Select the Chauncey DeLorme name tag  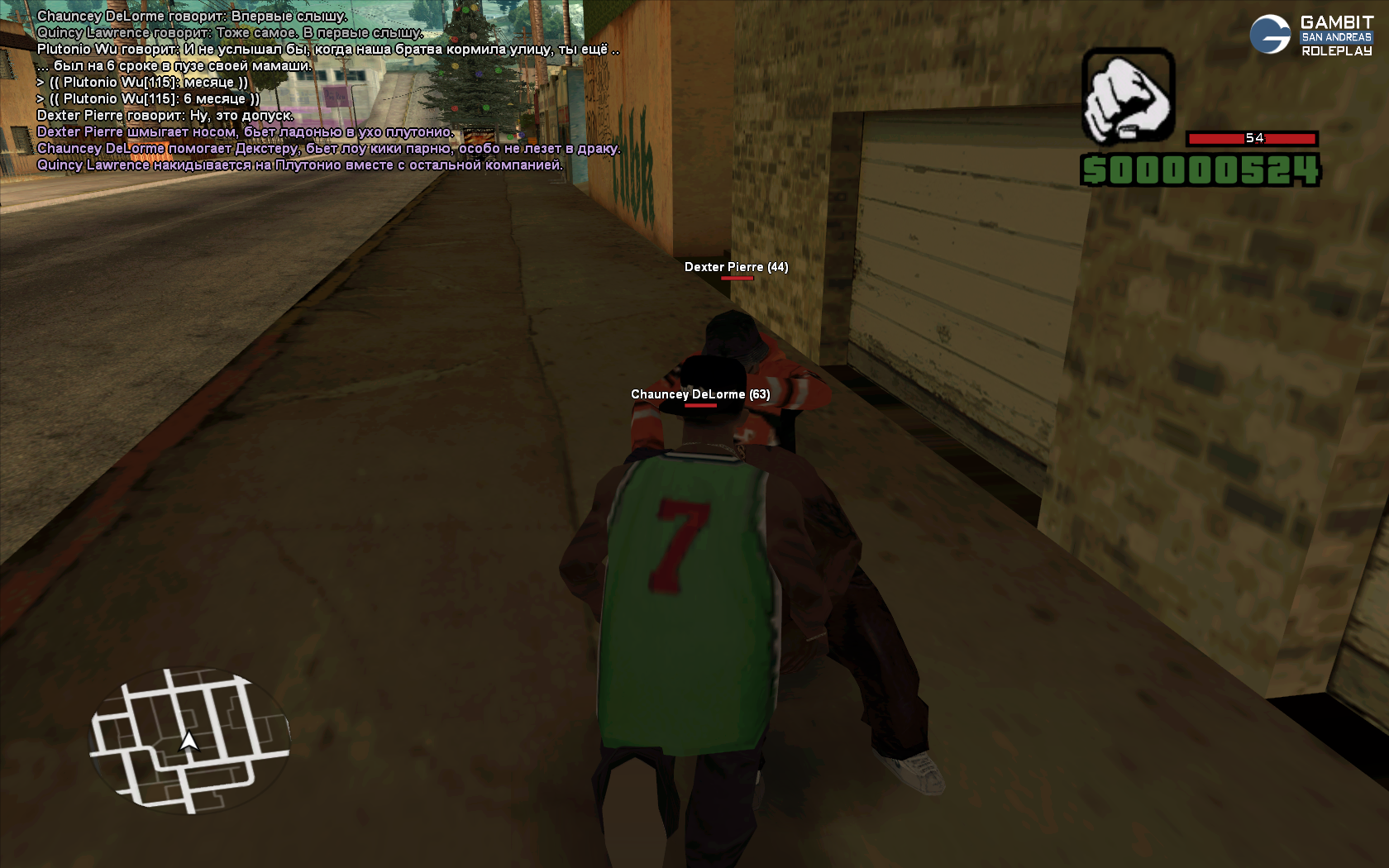point(699,394)
